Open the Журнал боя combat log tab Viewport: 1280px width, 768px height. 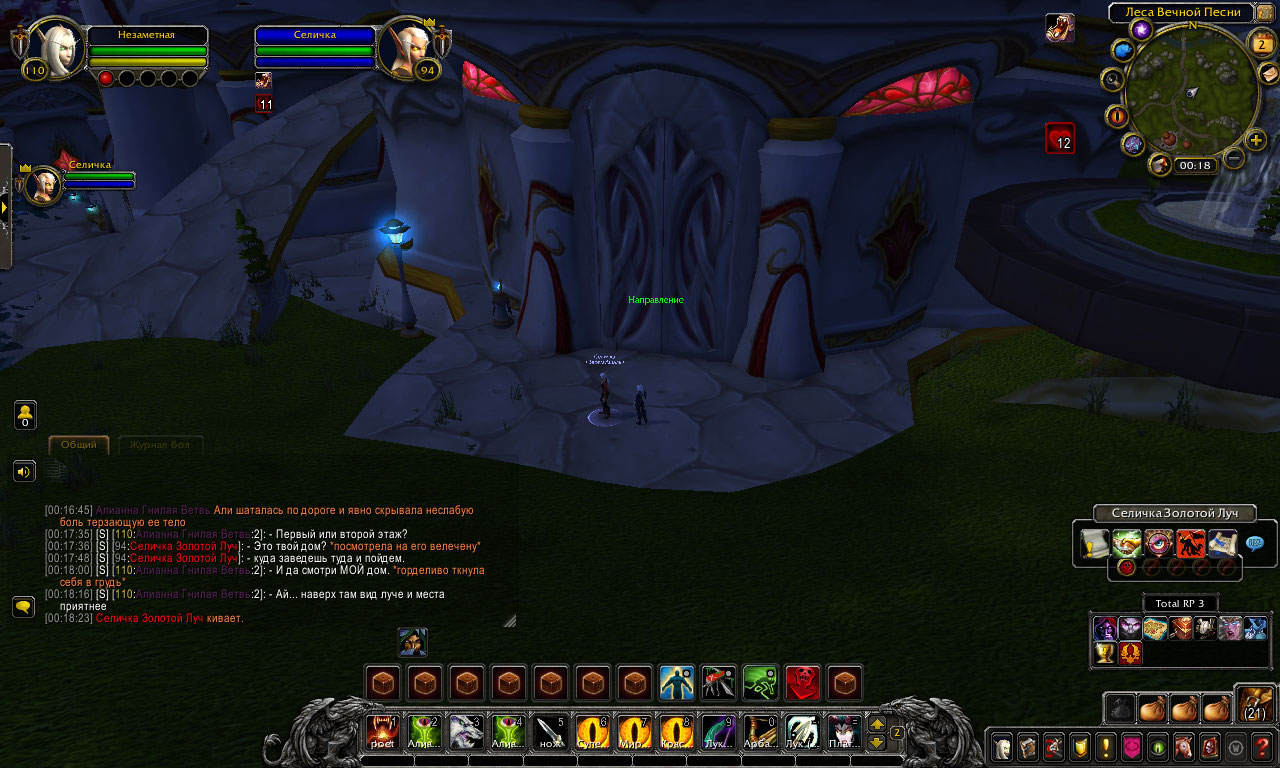(x=160, y=445)
